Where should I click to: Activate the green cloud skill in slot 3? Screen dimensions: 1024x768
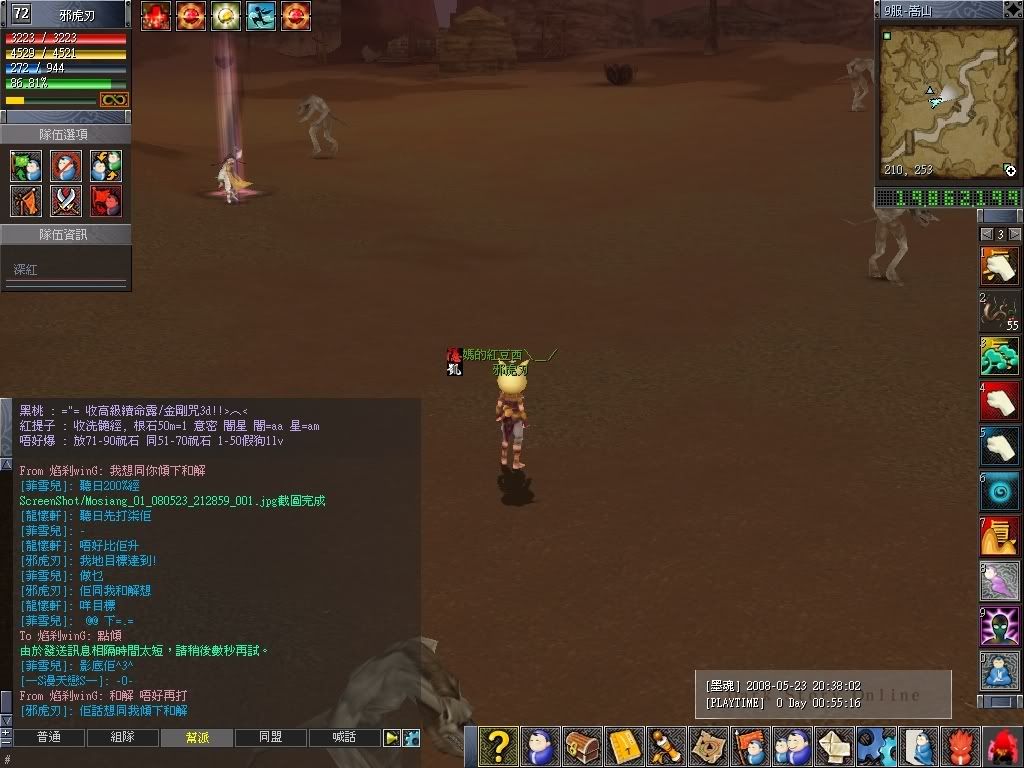click(999, 357)
